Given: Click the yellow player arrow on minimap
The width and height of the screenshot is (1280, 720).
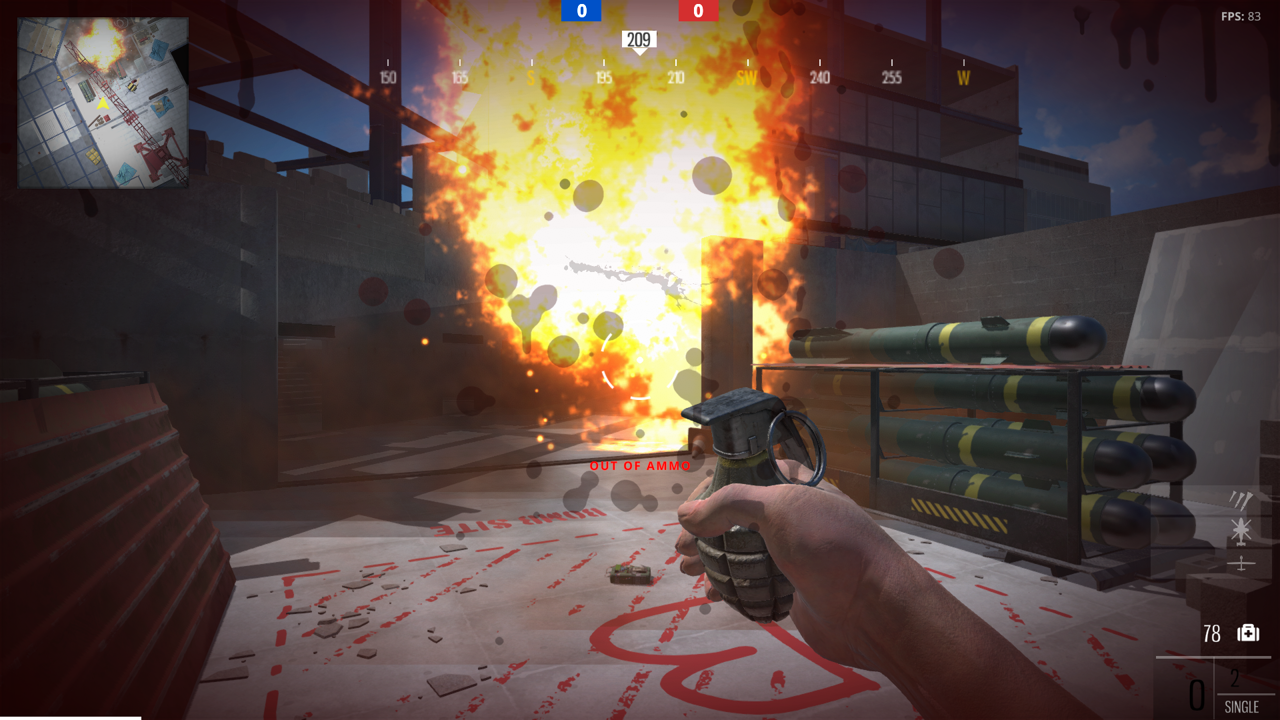Looking at the screenshot, I should point(102,103).
